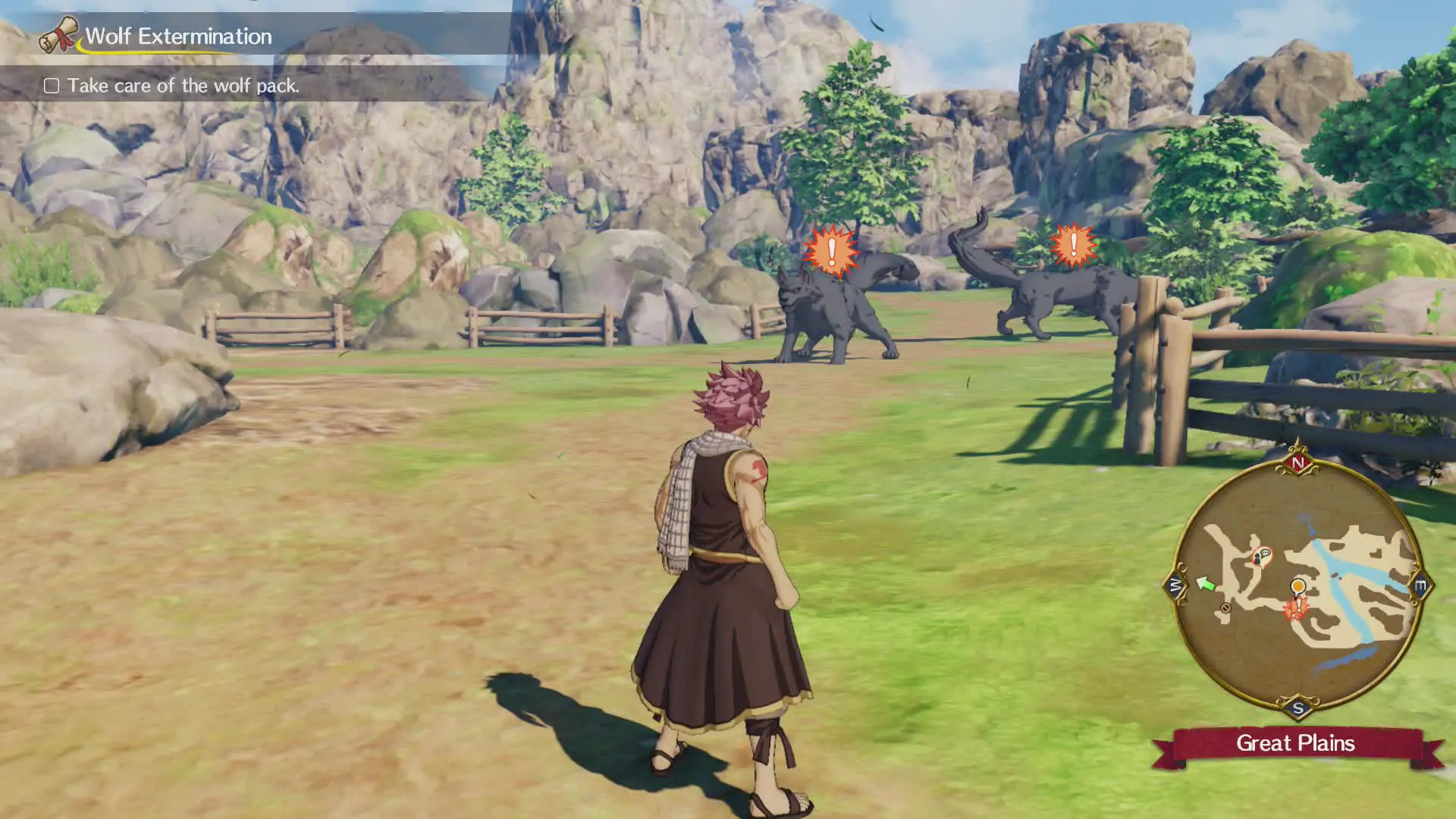Click the orange player pin on minimap
Viewport: 1456px width, 819px height.
(x=1298, y=586)
